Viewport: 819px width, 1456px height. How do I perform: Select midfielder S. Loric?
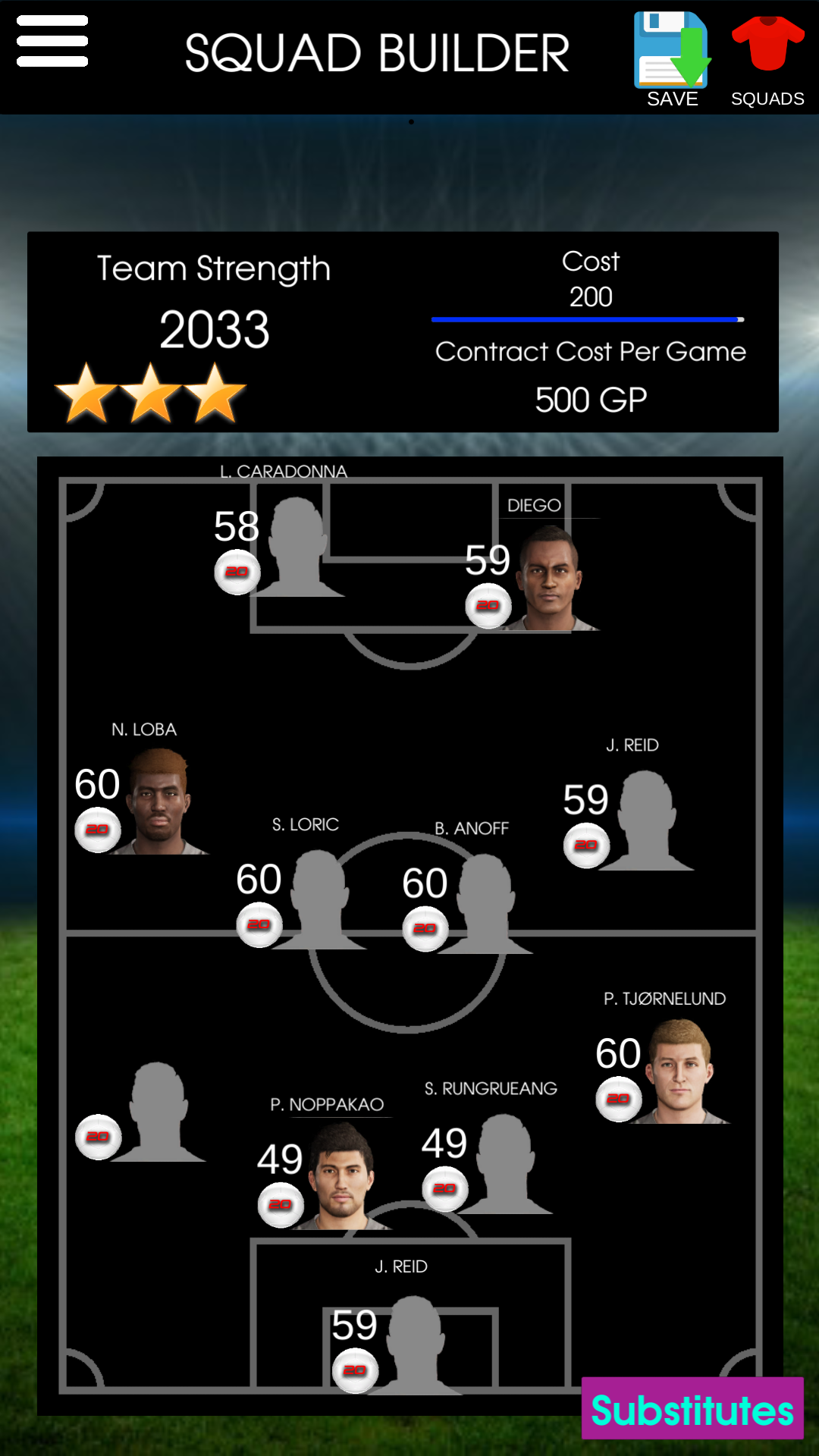click(318, 899)
